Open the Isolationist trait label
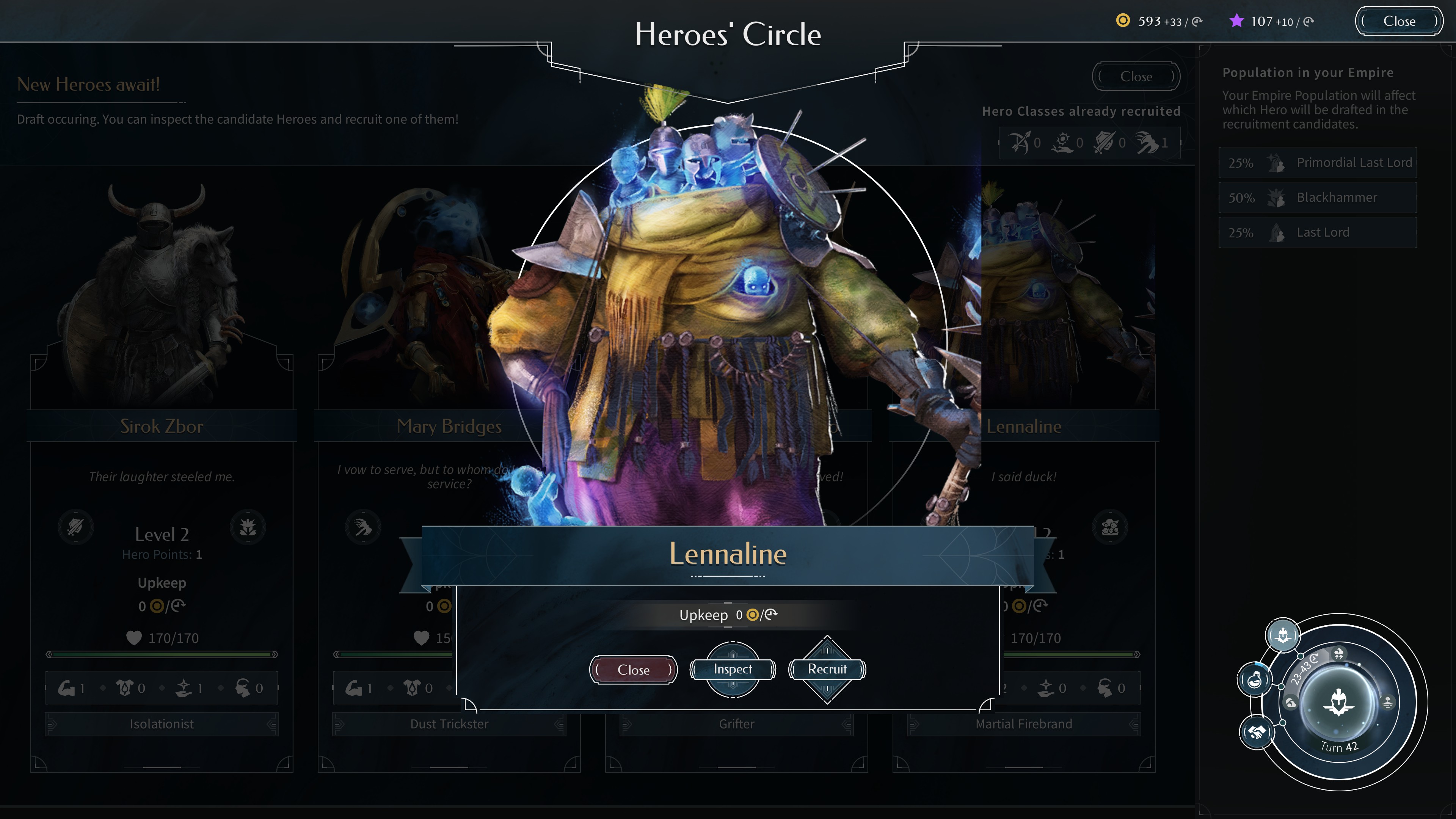 [162, 724]
